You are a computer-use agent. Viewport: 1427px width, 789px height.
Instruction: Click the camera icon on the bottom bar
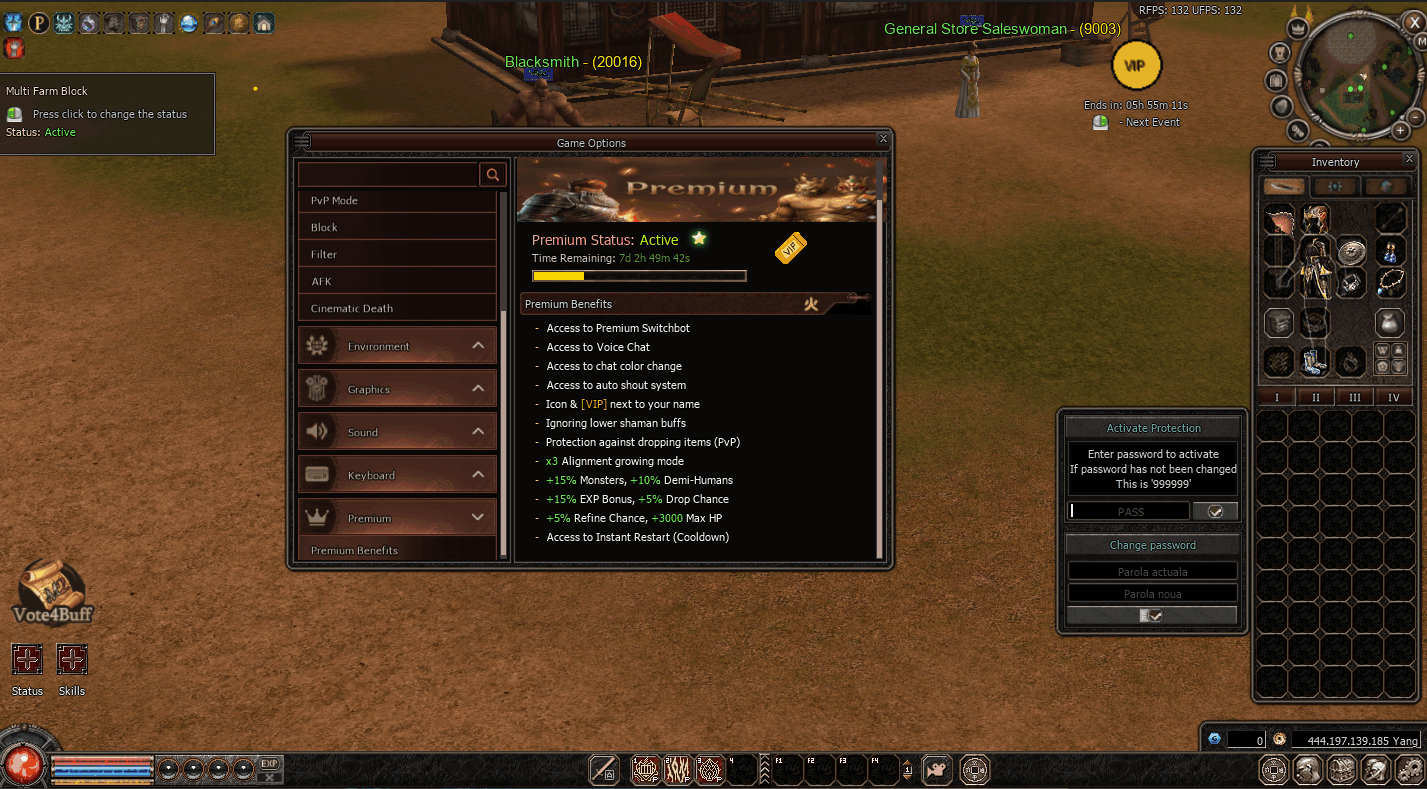[x=936, y=770]
